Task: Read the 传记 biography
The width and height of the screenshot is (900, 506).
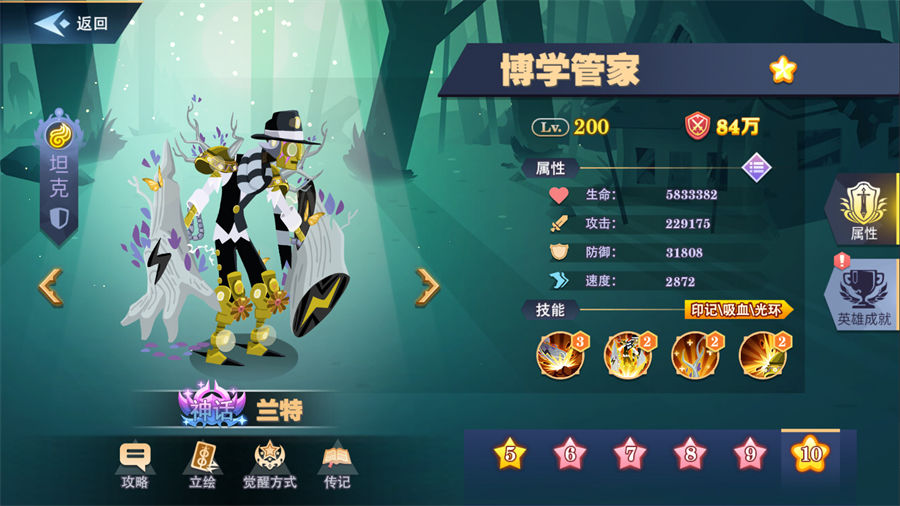Action: click(x=336, y=465)
